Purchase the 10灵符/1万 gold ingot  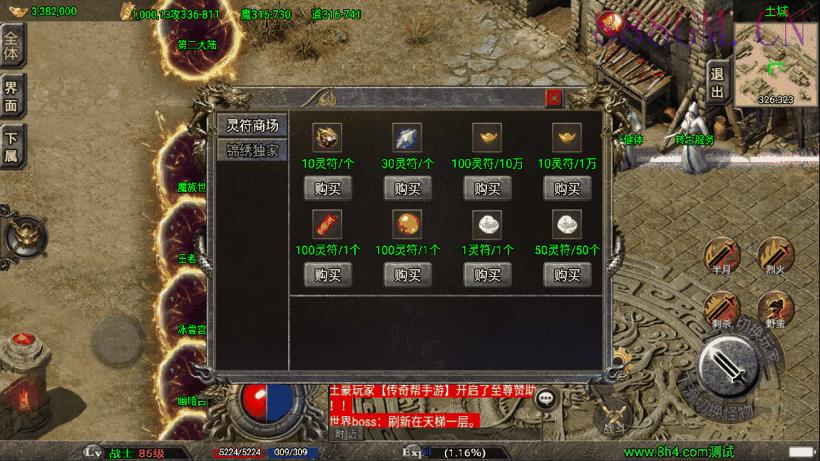click(x=568, y=188)
